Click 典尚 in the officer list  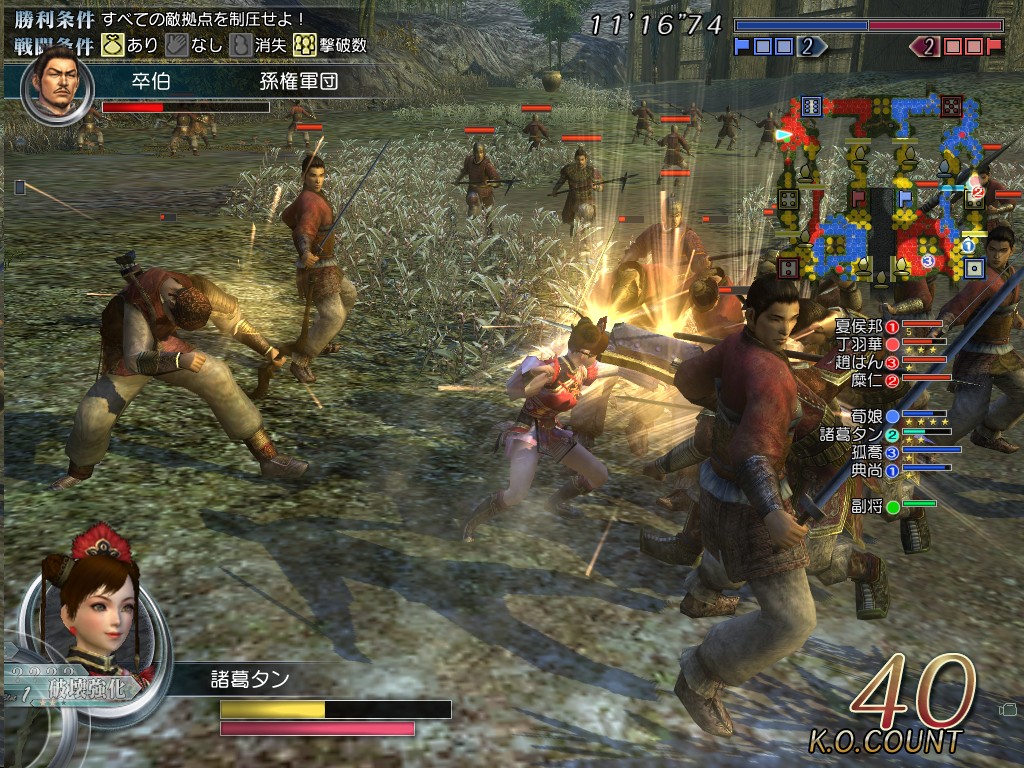[x=866, y=469]
